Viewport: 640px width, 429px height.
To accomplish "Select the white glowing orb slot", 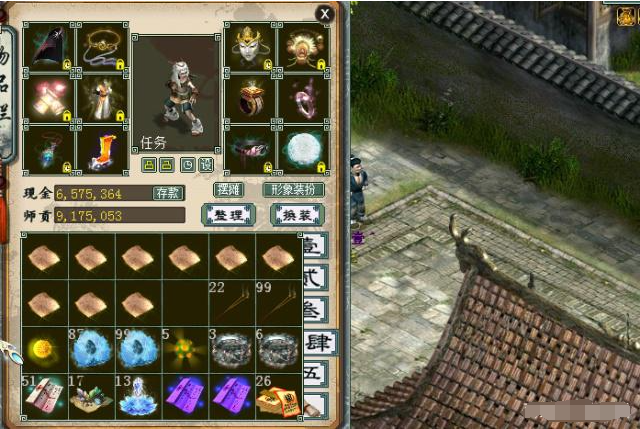I will [x=301, y=150].
